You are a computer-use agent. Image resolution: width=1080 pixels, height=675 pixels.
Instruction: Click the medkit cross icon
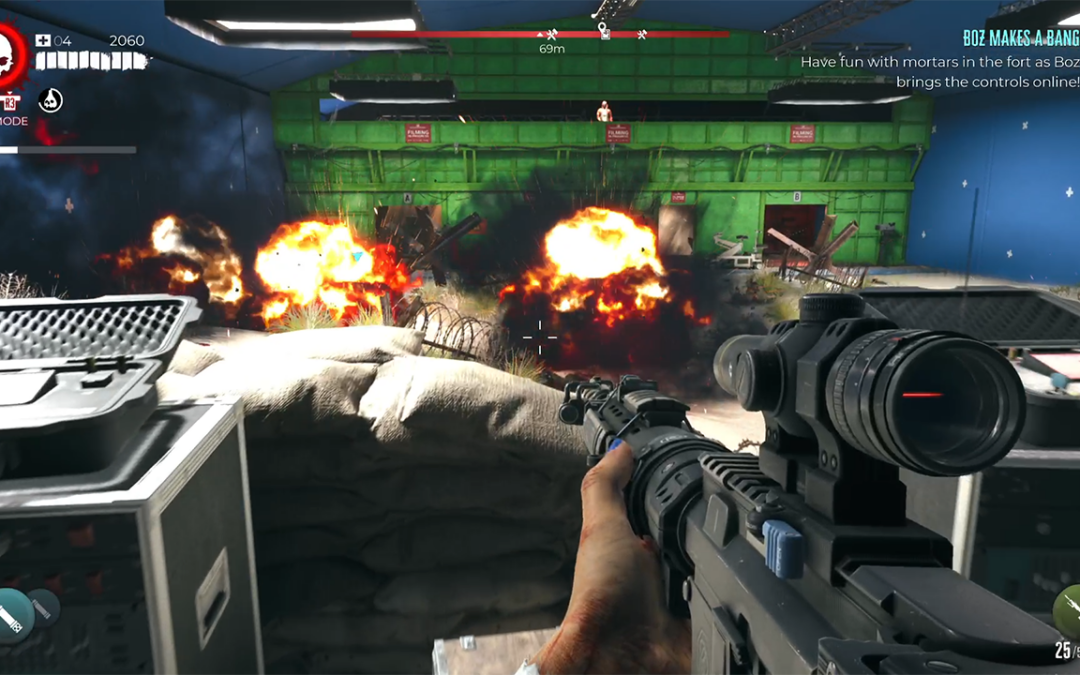click(x=43, y=41)
